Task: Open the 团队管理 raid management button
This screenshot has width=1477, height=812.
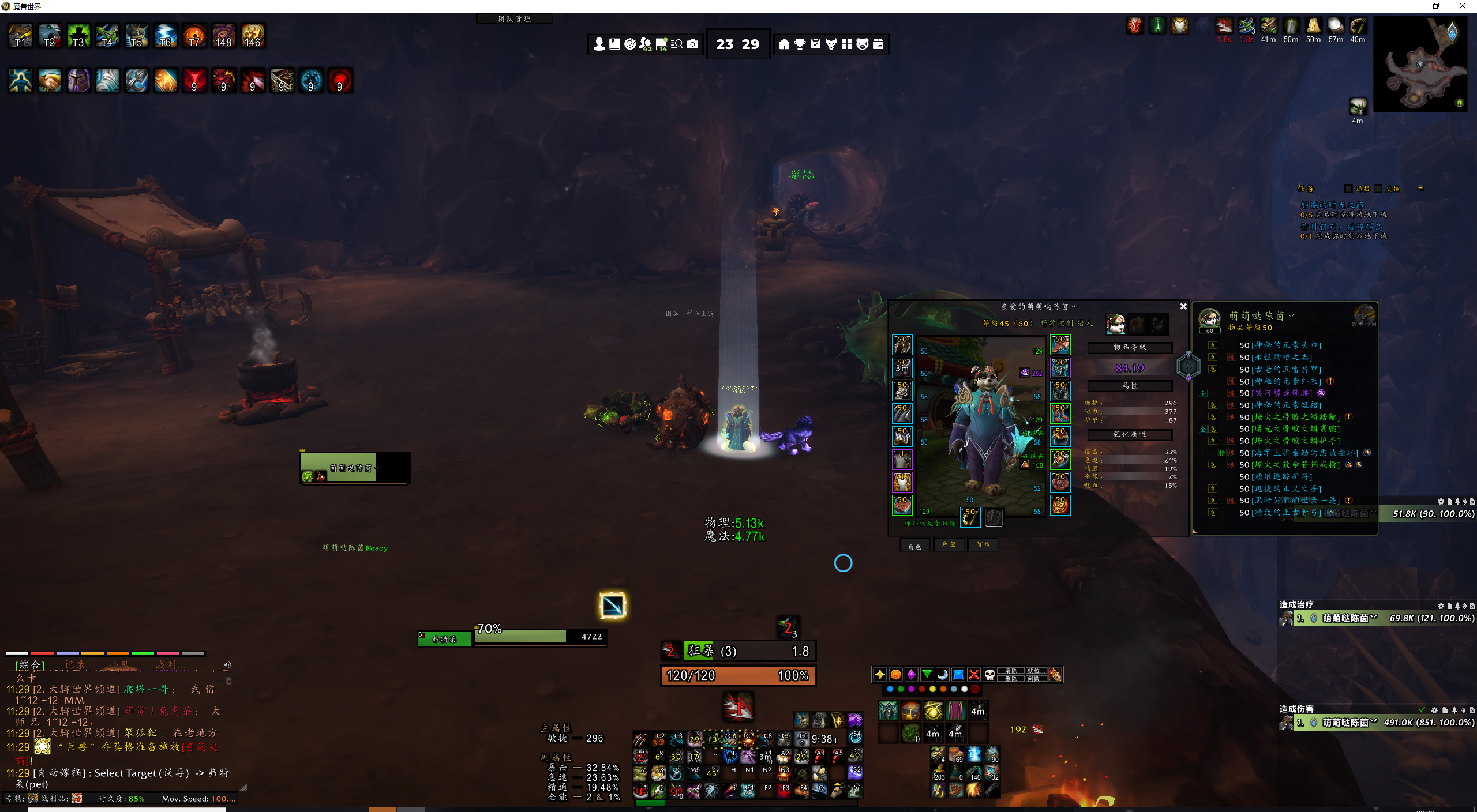Action: [514, 18]
